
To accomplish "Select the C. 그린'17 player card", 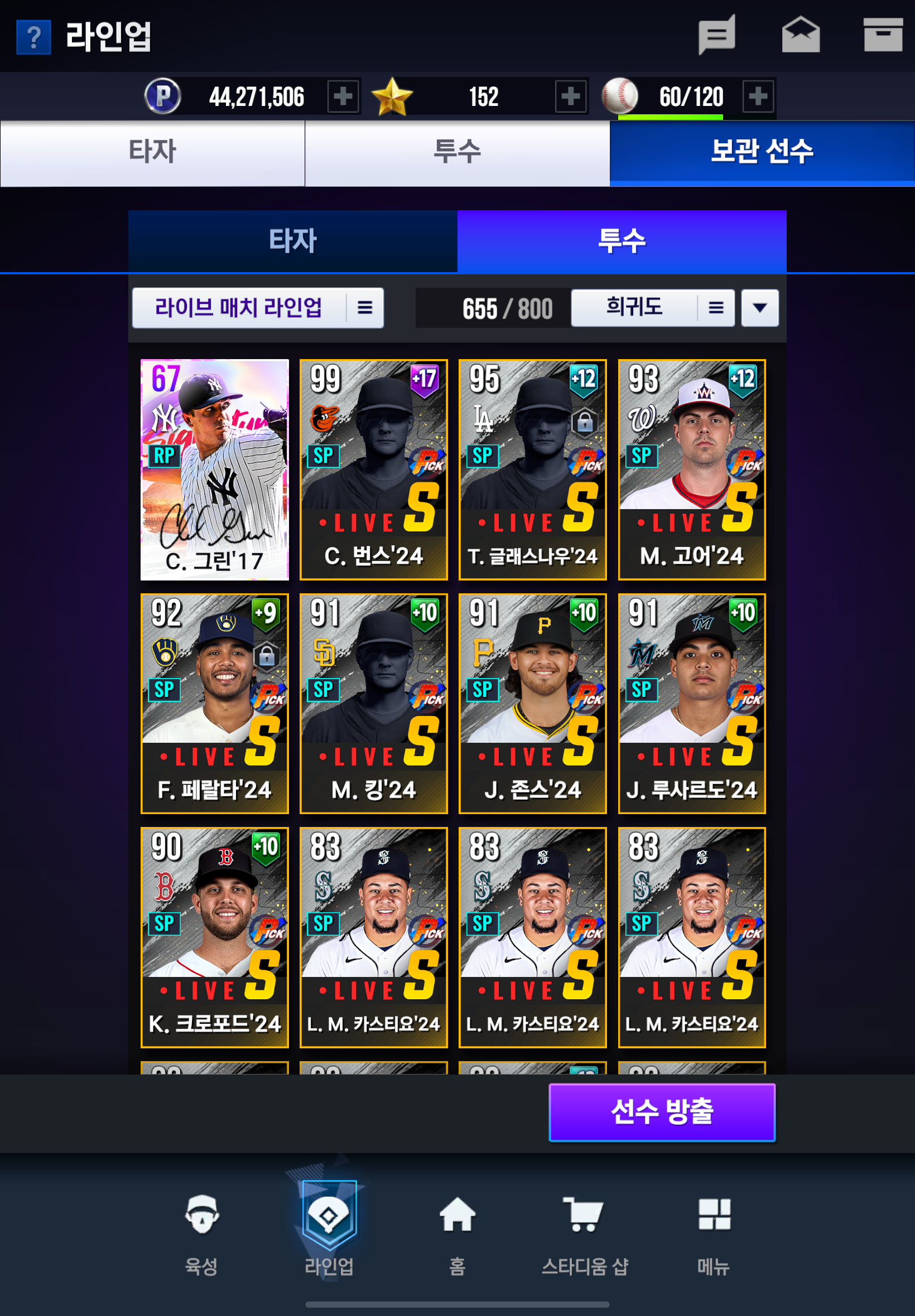I will pos(214,469).
